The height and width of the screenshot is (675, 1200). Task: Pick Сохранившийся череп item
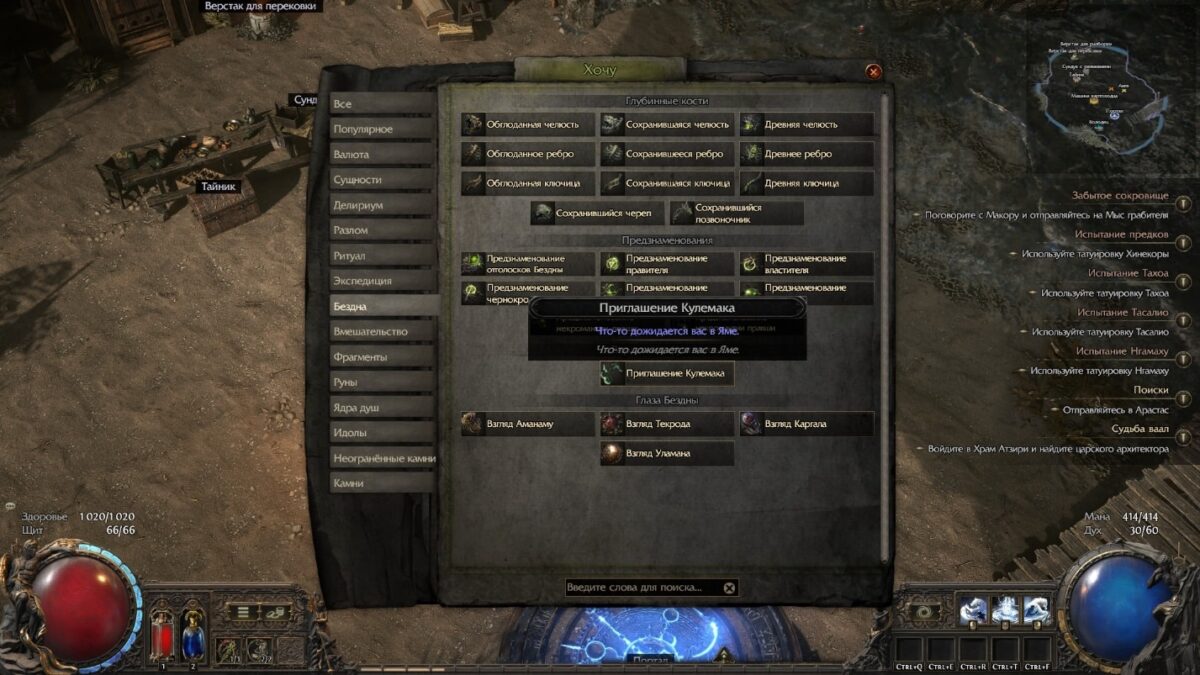pos(597,213)
